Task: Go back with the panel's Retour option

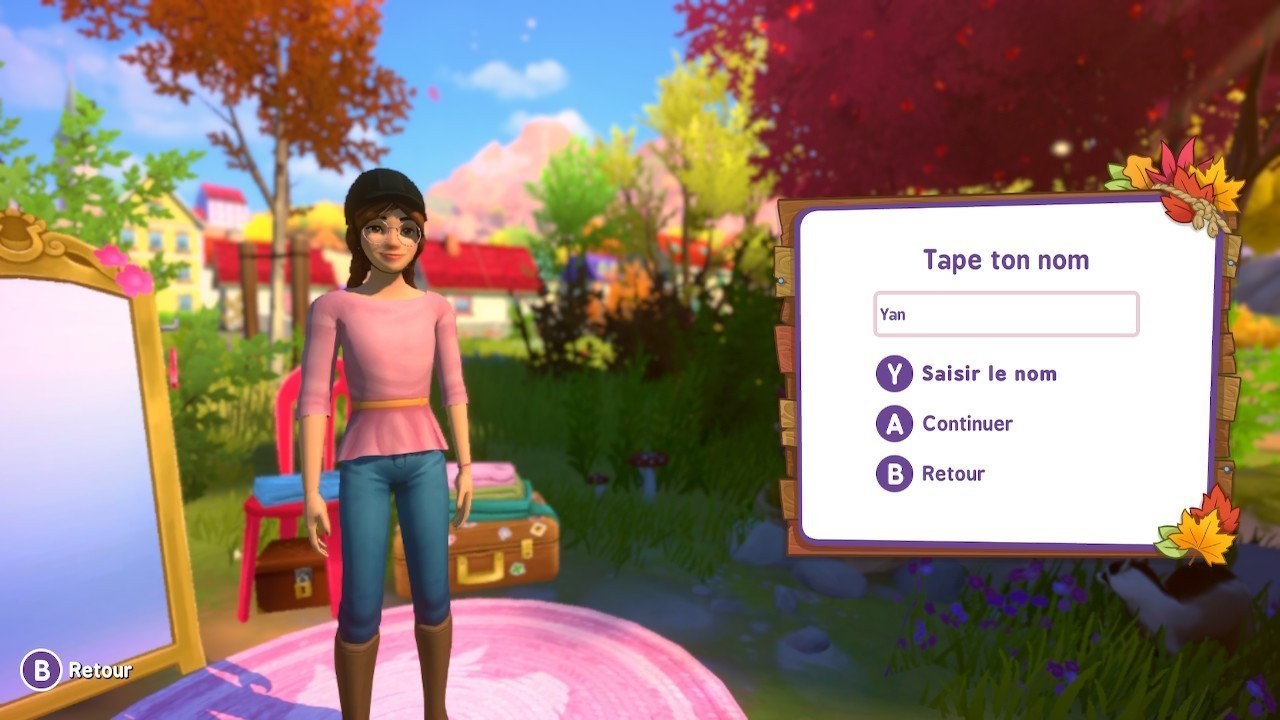Action: pyautogui.click(x=952, y=473)
